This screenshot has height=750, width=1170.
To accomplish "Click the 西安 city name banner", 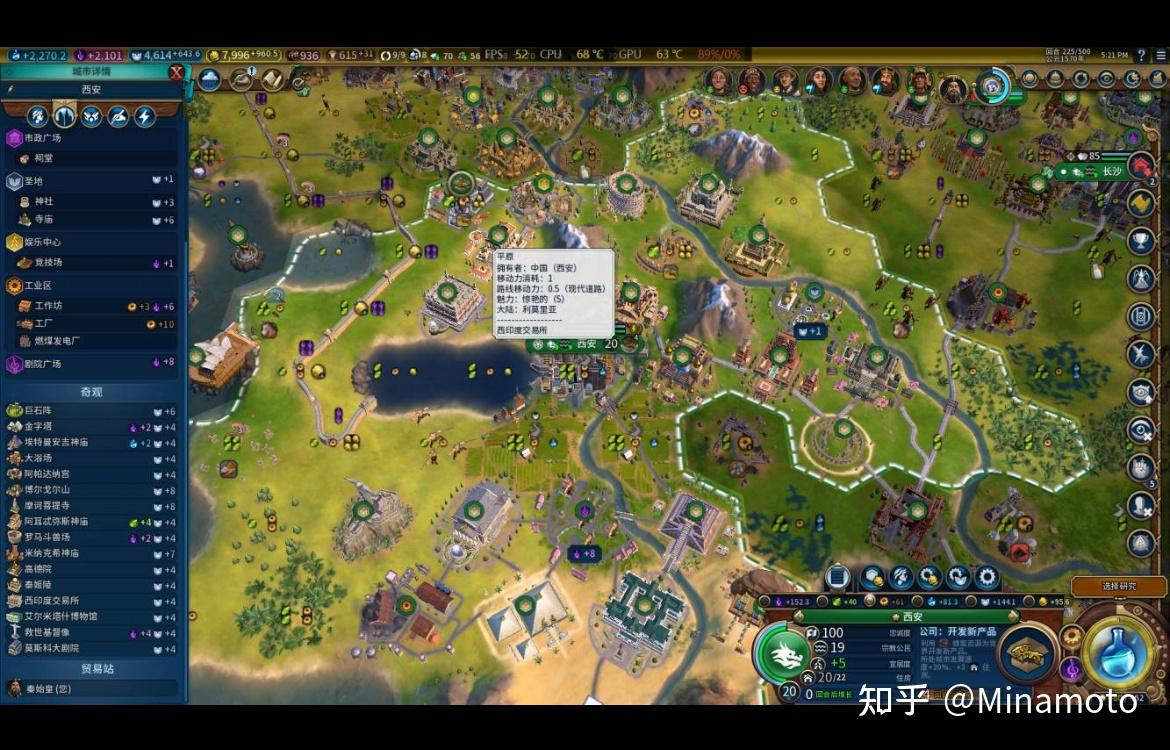I will [586, 344].
